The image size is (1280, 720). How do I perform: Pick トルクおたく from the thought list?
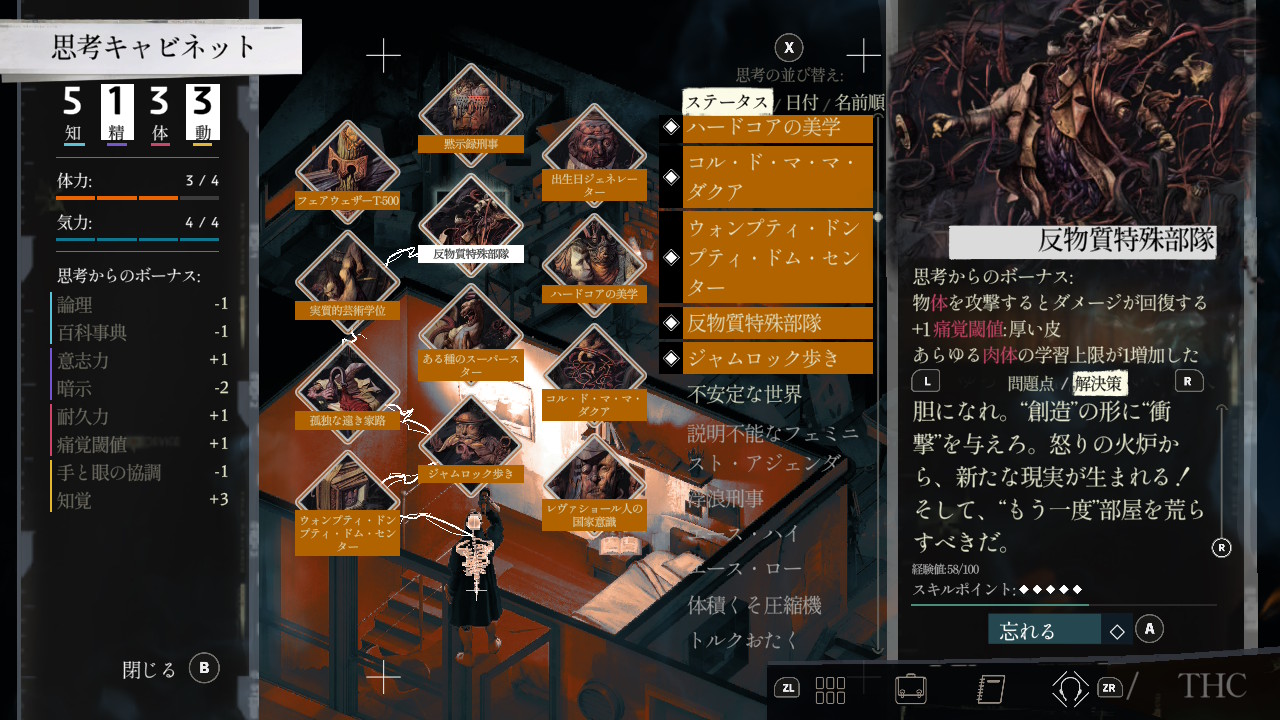pyautogui.click(x=744, y=640)
